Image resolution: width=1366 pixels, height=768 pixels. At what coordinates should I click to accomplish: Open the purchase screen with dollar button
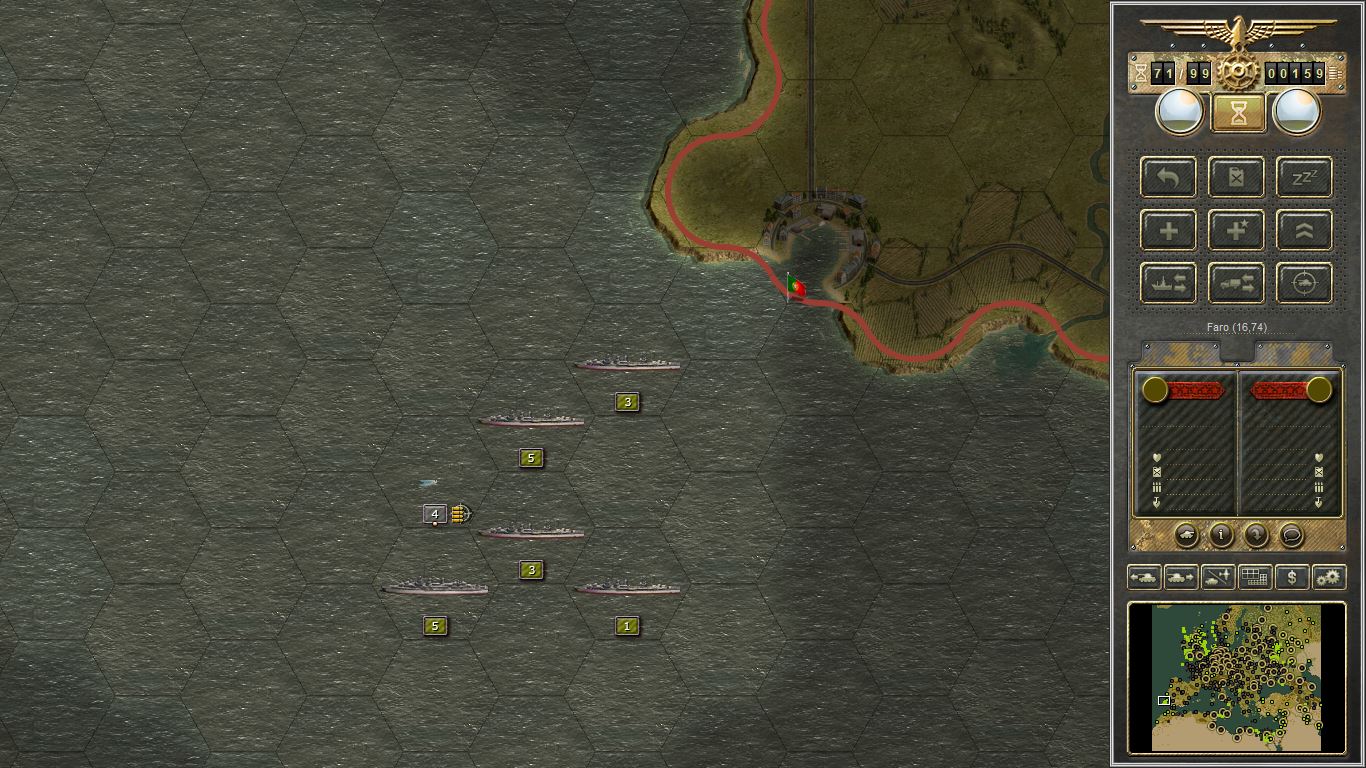(1292, 577)
